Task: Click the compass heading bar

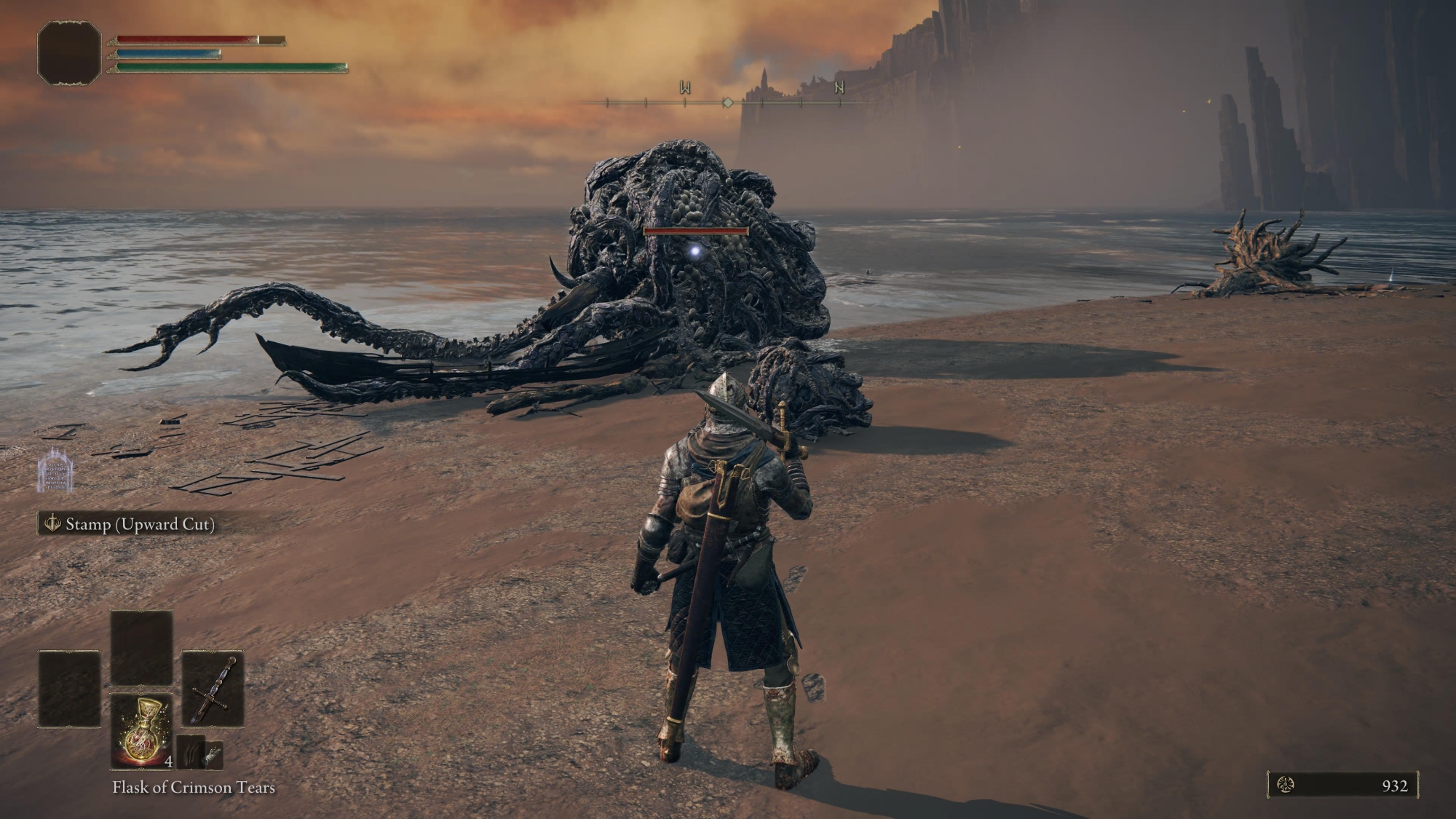Action: click(727, 103)
